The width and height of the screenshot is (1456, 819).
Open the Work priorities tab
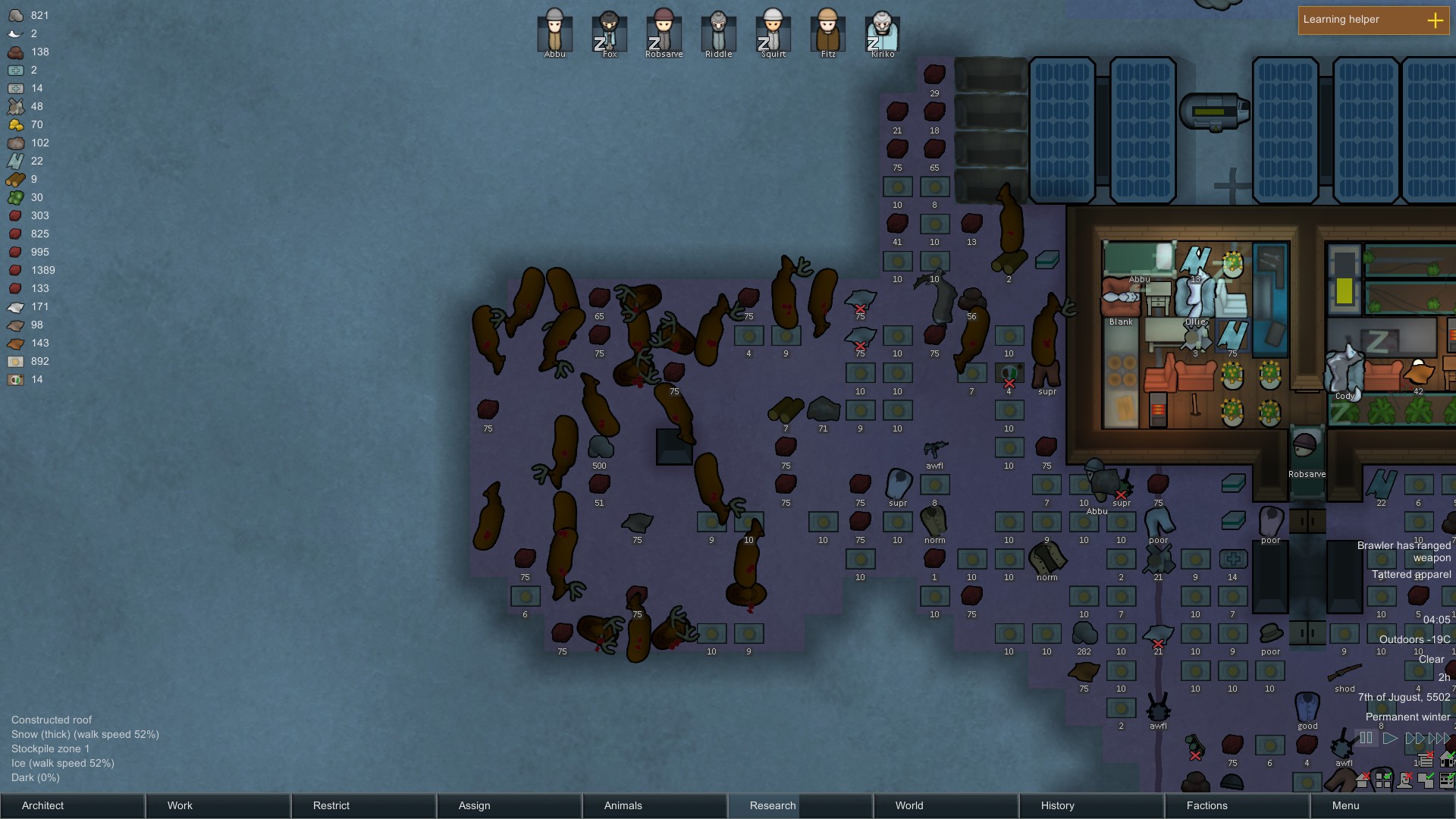pos(218,805)
